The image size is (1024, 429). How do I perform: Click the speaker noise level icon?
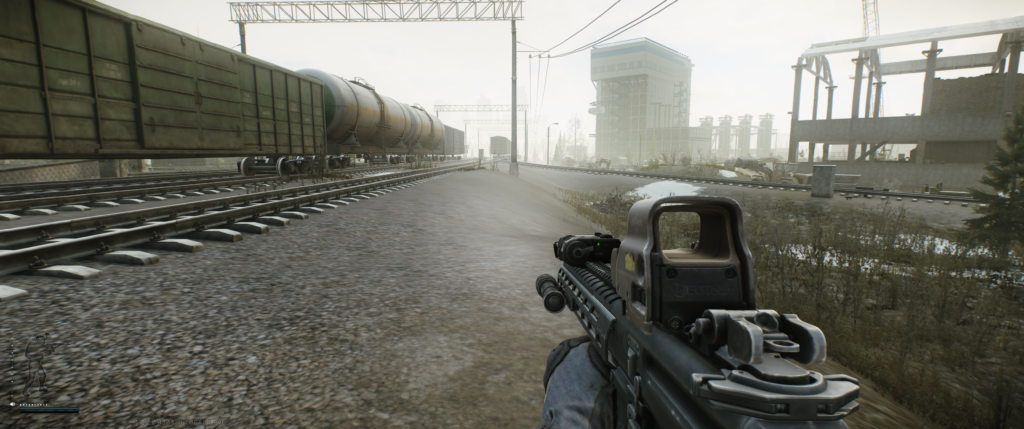click(x=12, y=404)
